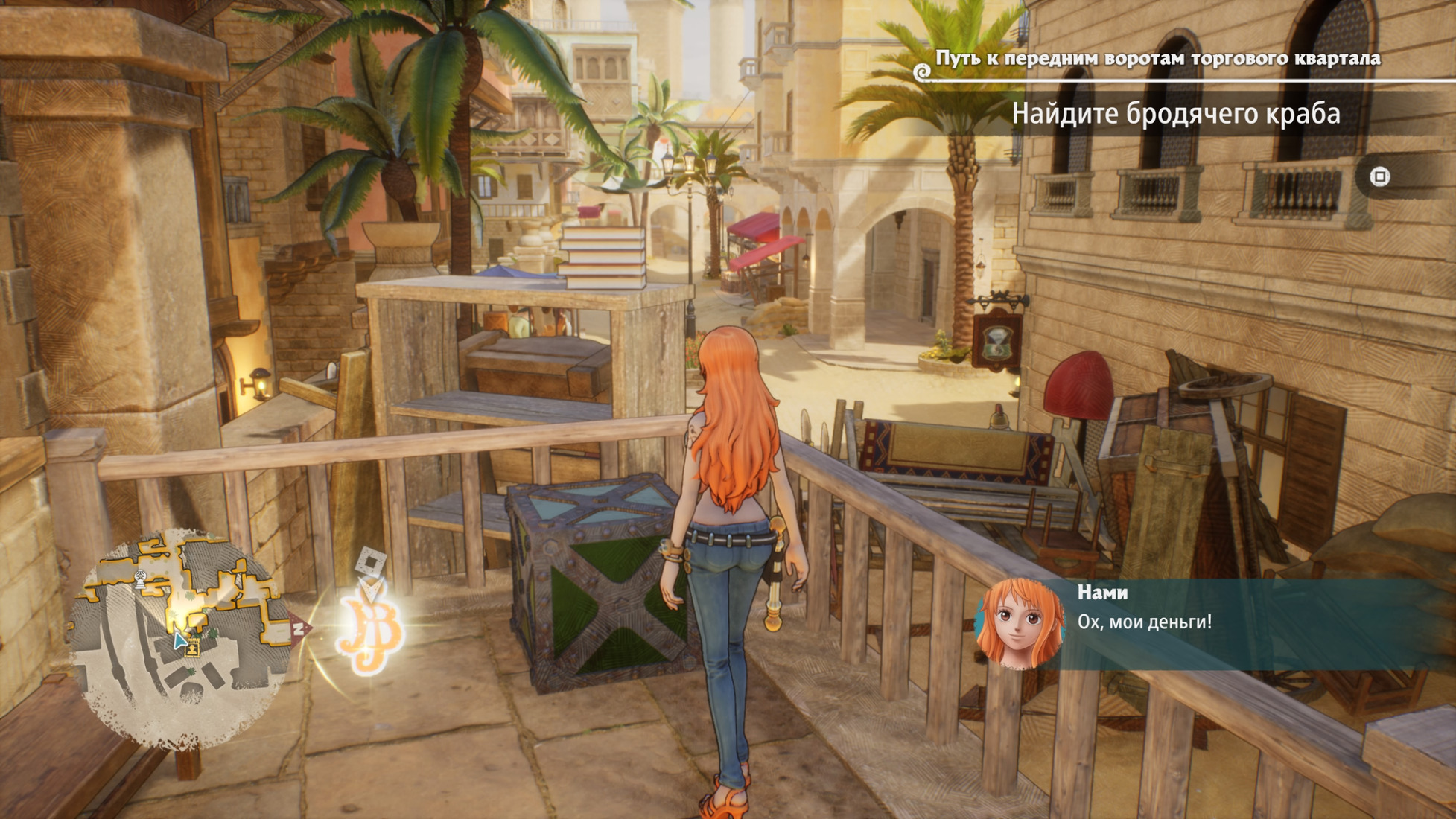This screenshot has width=1456, height=819.
Task: Select the "Найдите бродячего краба" objective
Action: [x=1175, y=114]
